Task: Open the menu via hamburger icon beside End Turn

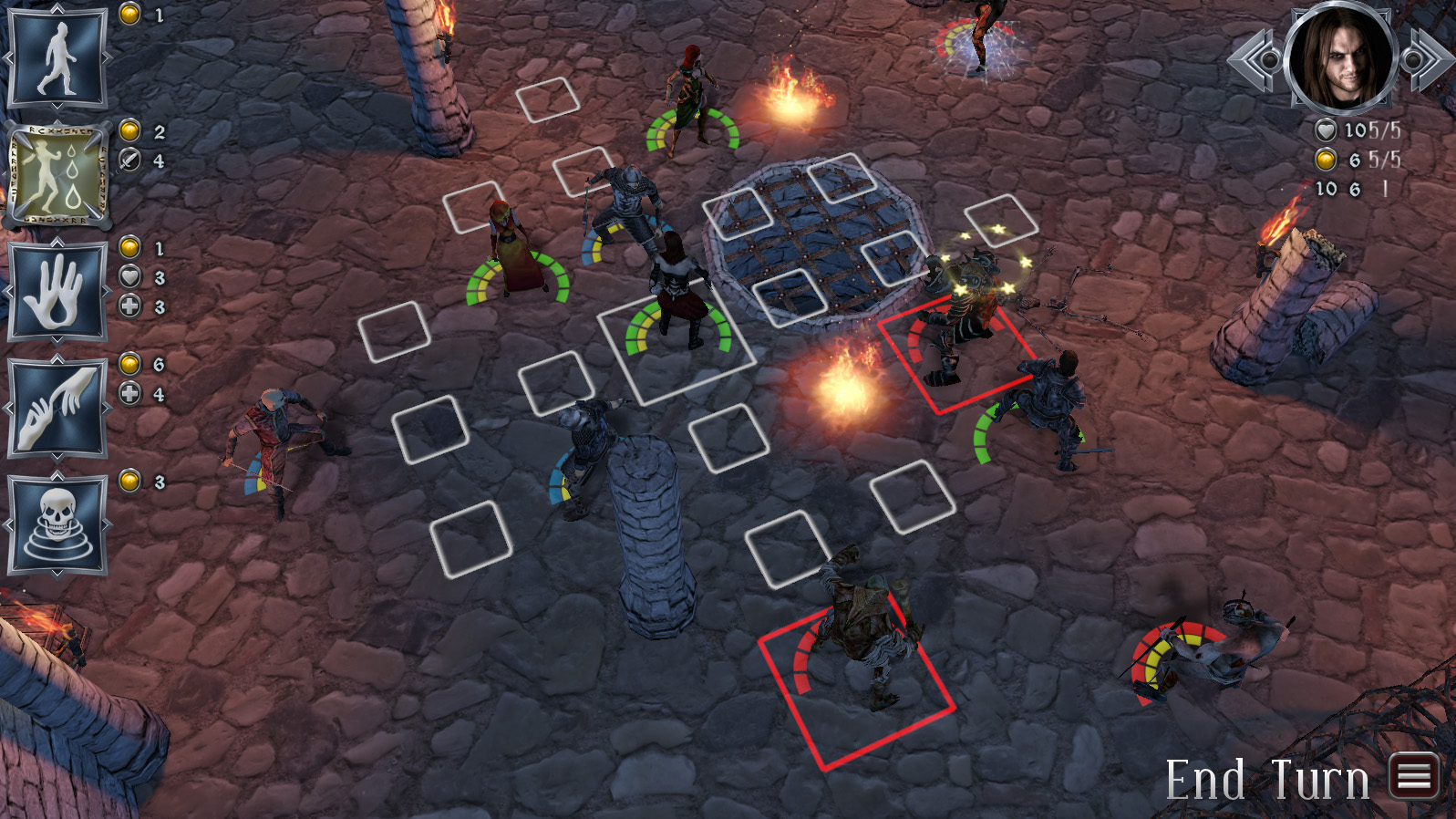Action: (1412, 777)
